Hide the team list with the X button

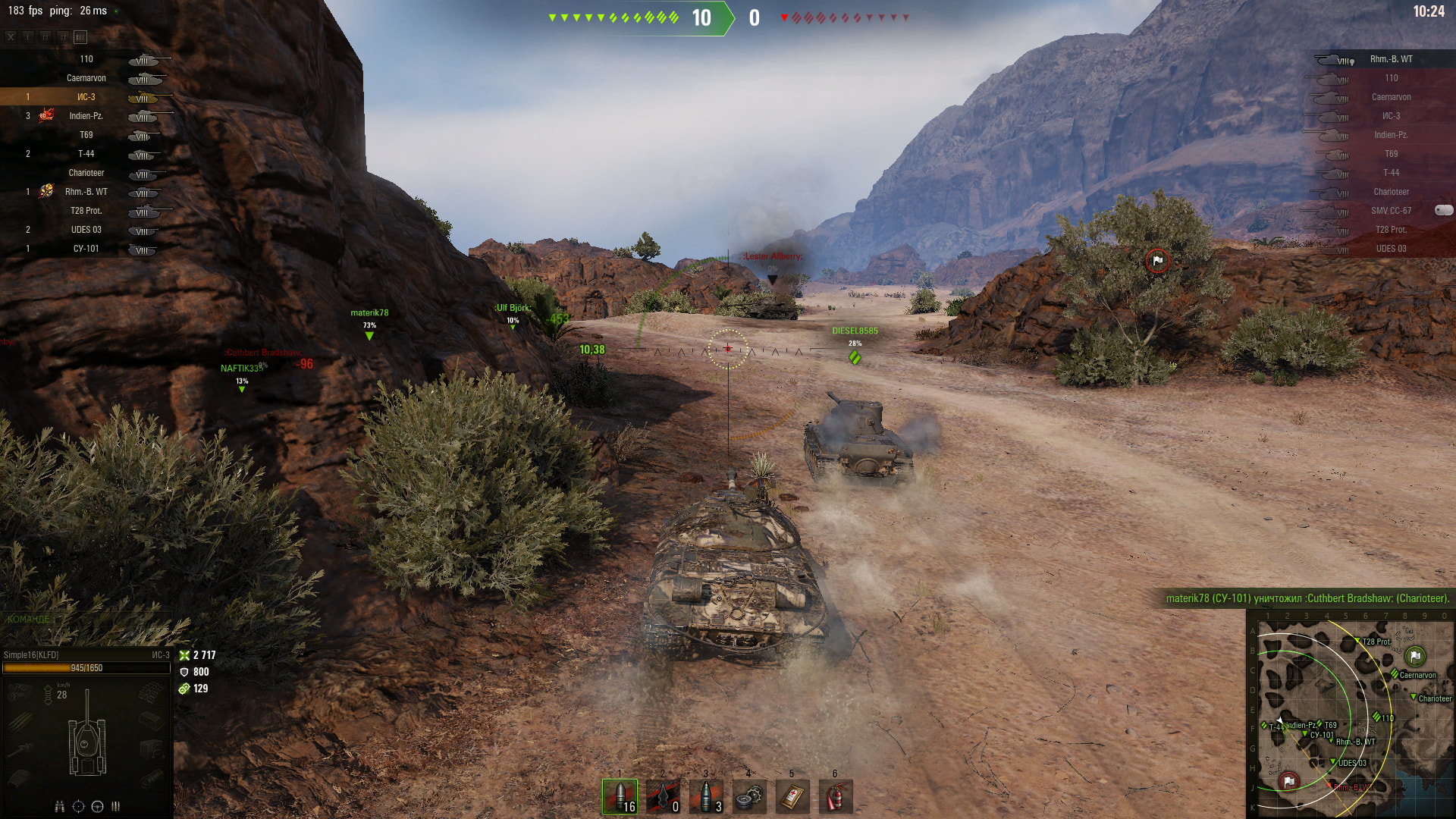(11, 36)
